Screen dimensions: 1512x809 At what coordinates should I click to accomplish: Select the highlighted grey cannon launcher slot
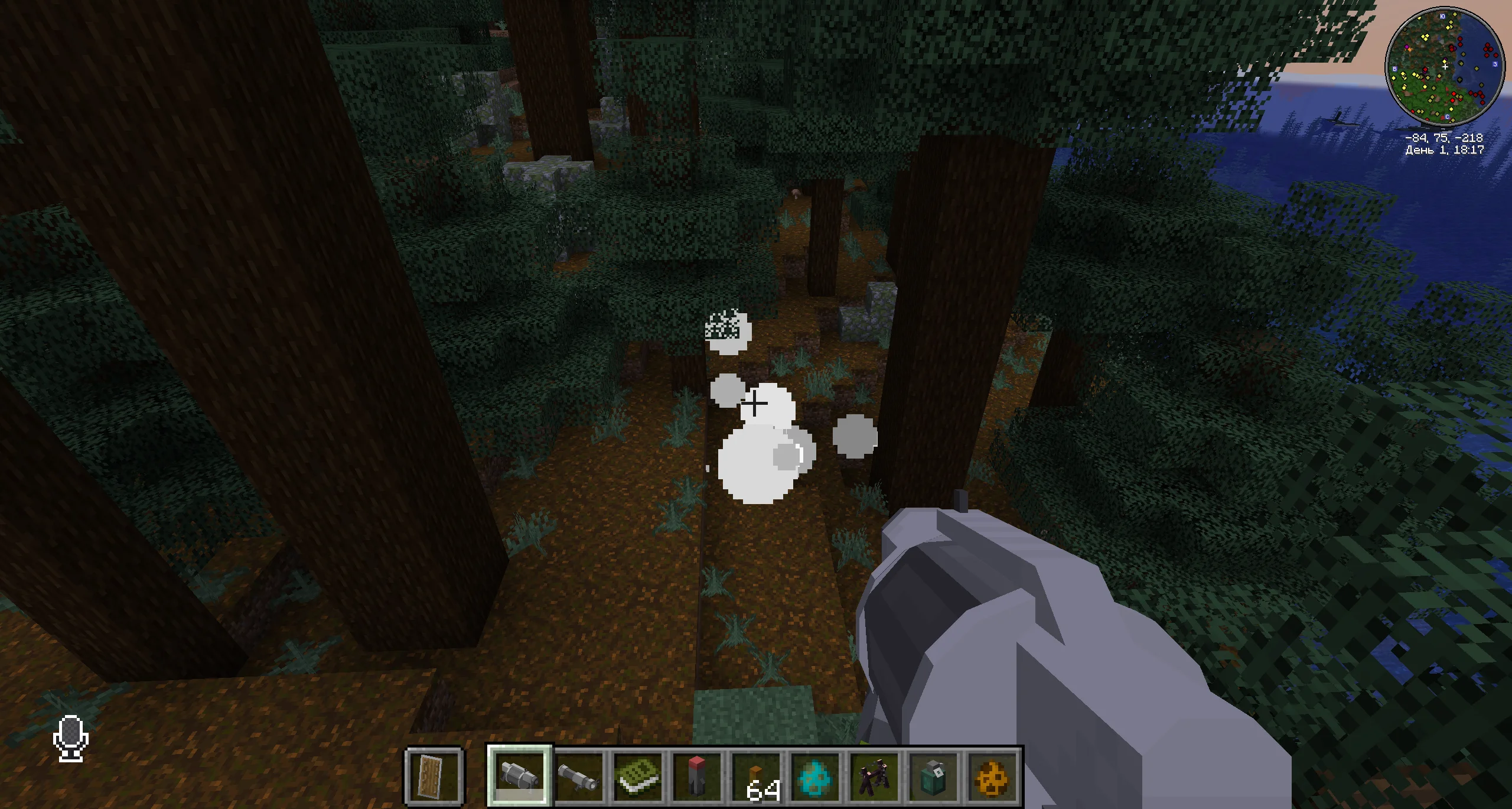click(x=519, y=775)
